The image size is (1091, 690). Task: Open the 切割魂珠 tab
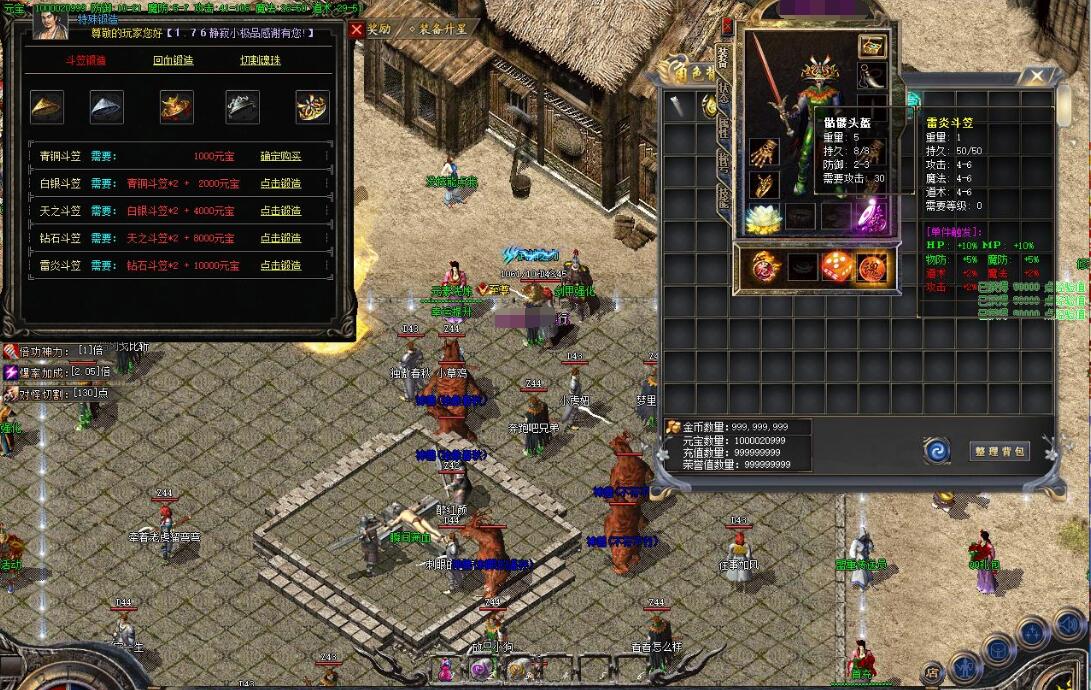tap(260, 60)
